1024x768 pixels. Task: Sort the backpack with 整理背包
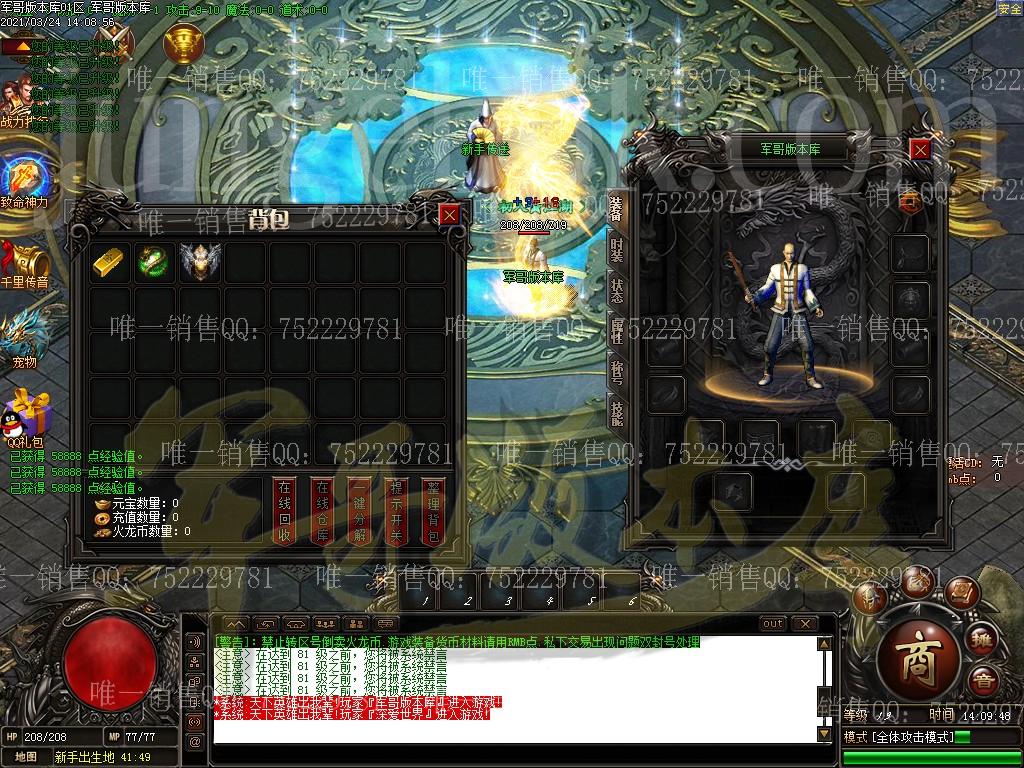click(x=433, y=510)
